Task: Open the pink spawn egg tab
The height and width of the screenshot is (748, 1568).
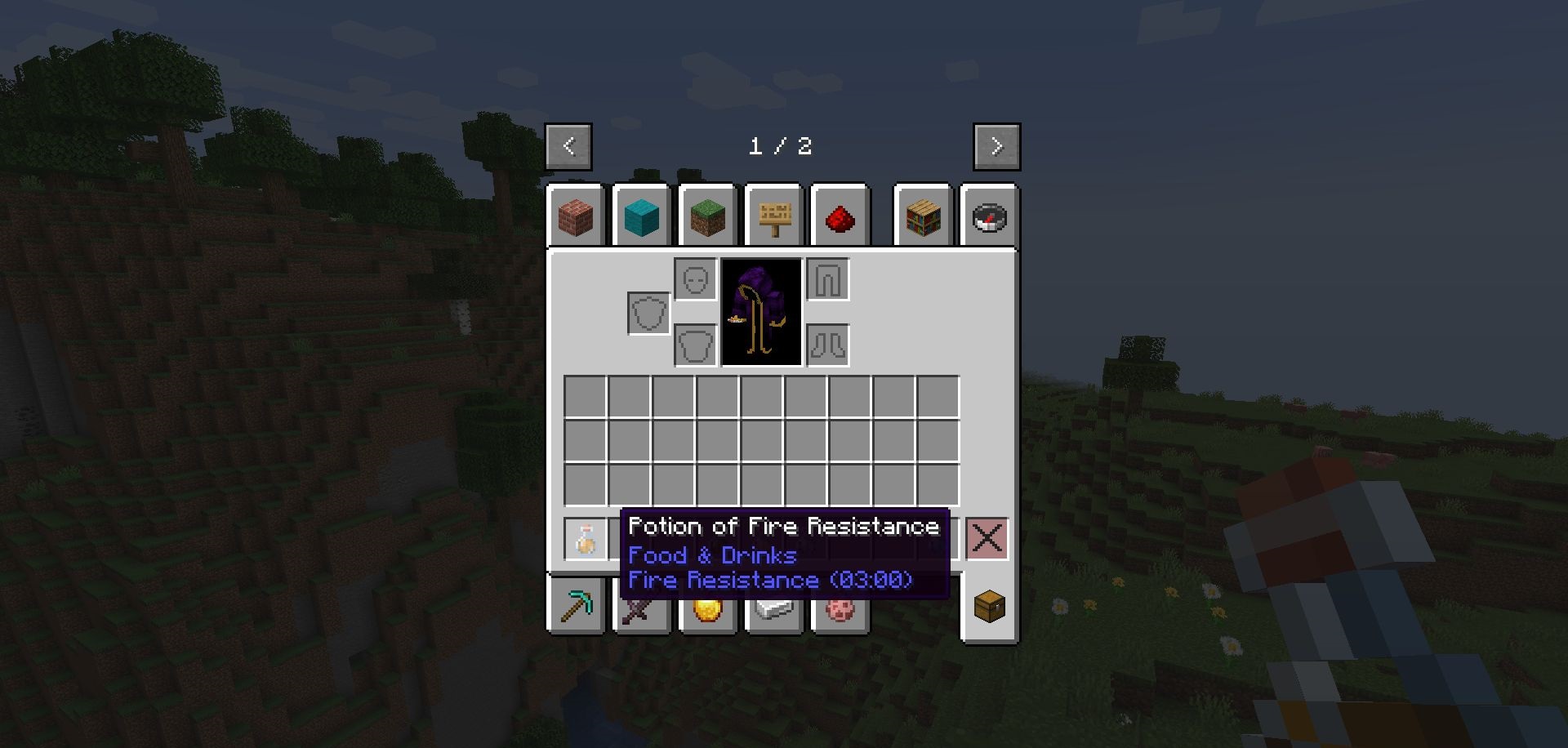Action: (840, 610)
